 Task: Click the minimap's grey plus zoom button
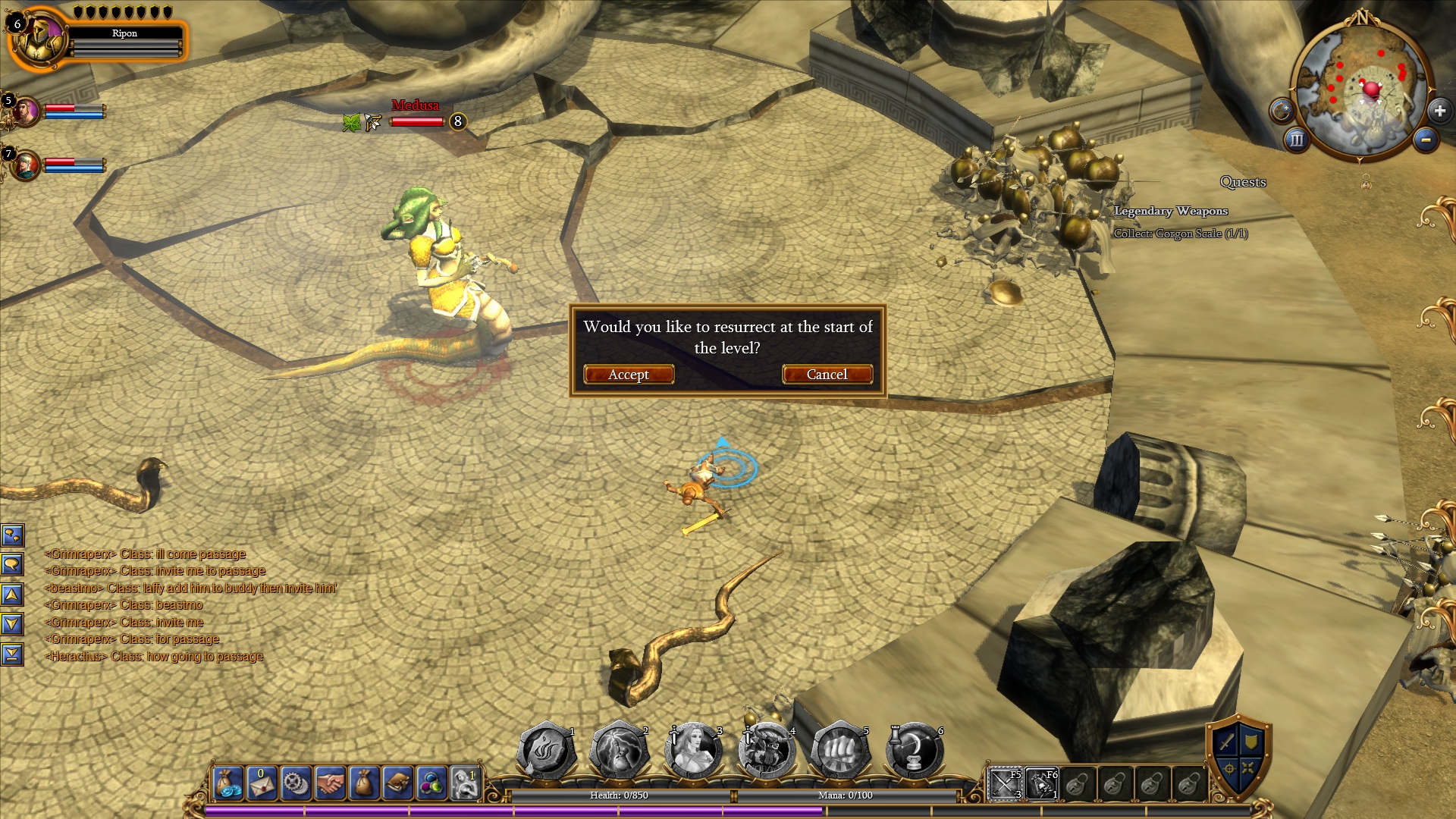click(x=1439, y=111)
